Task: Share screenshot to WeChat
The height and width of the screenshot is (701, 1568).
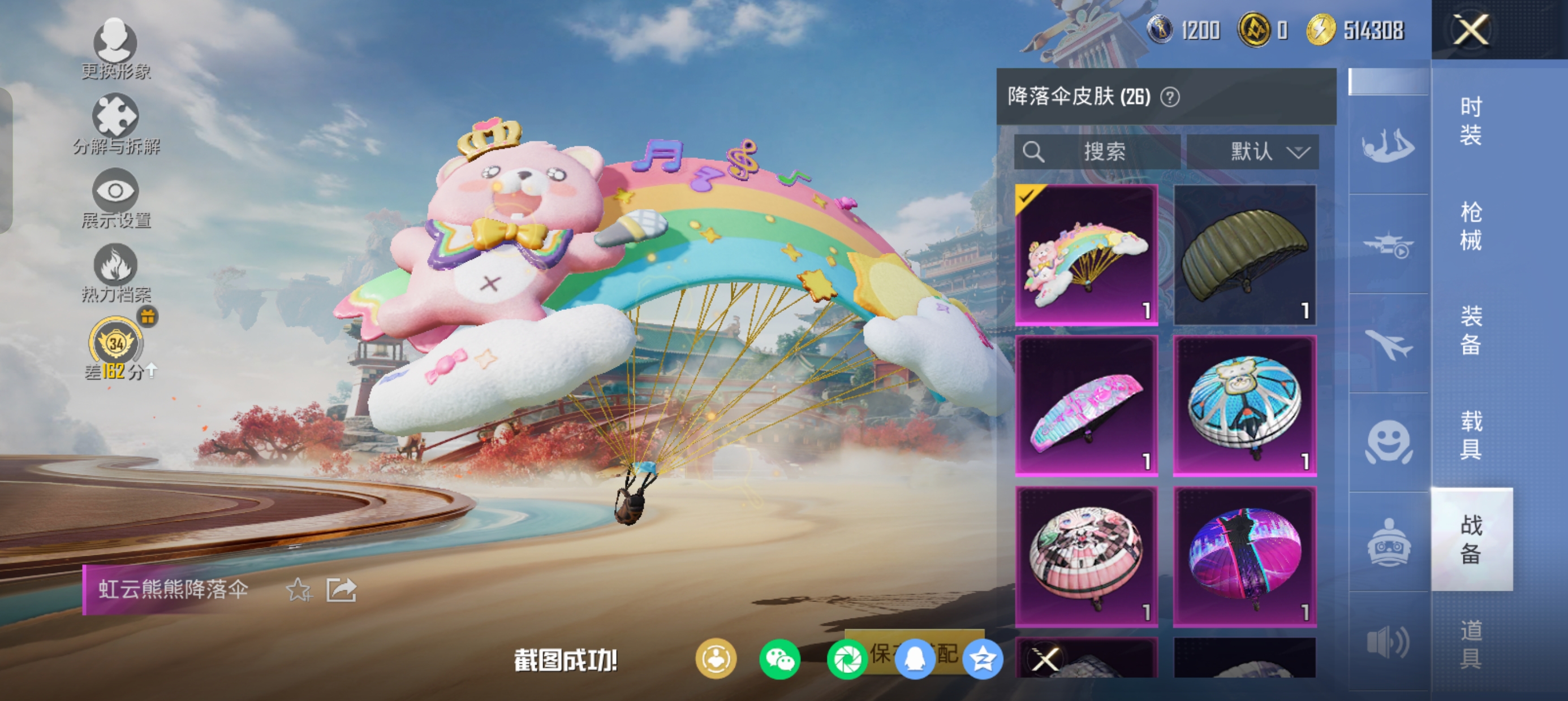Action: (779, 659)
